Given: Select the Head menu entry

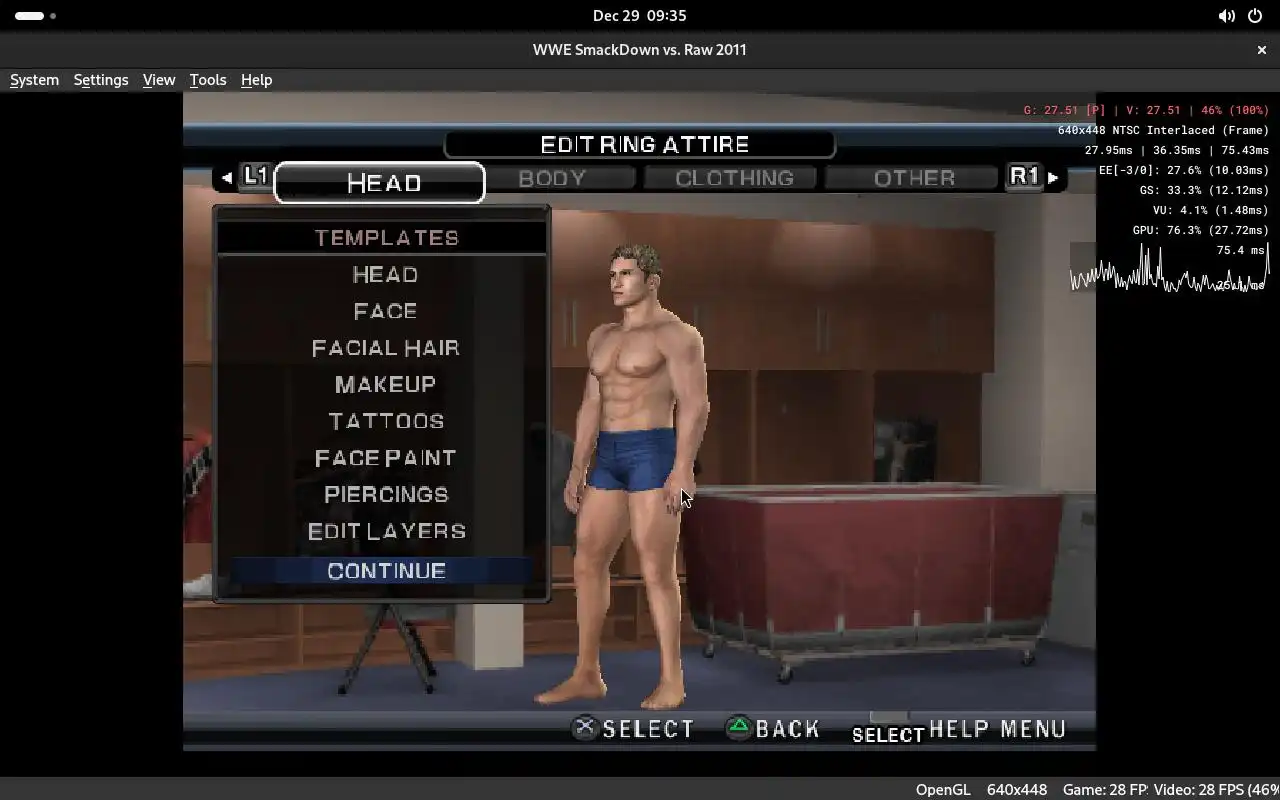Looking at the screenshot, I should click(385, 274).
